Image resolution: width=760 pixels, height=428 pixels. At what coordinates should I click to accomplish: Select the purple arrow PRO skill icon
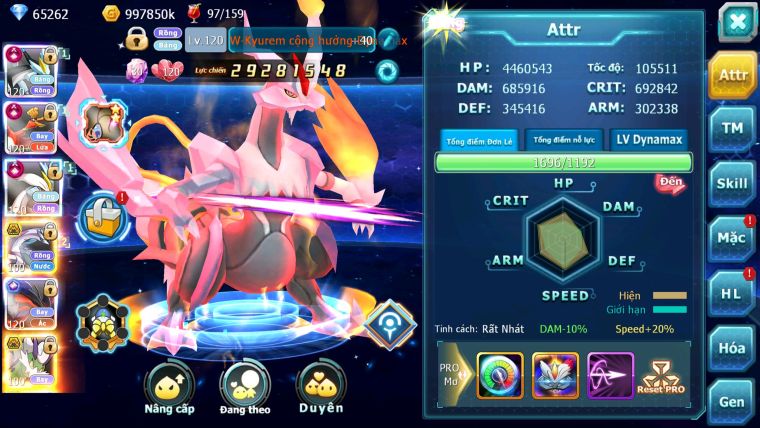pos(610,376)
